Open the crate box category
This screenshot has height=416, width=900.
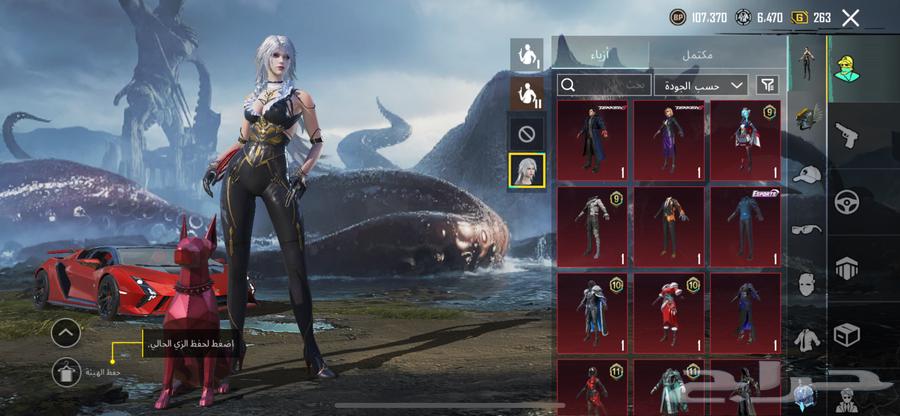[847, 333]
